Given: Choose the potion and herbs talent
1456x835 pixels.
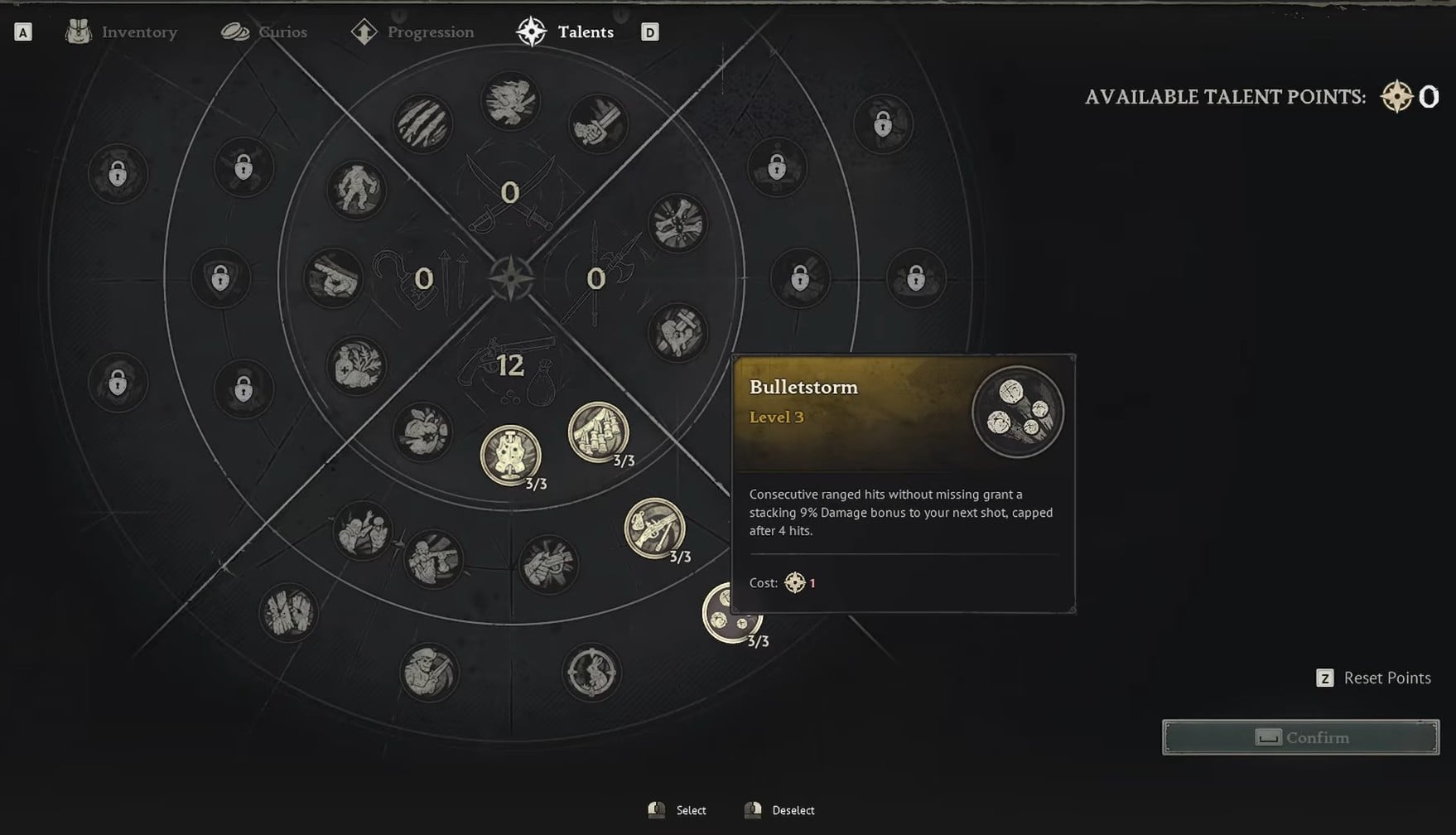Looking at the screenshot, I should [x=357, y=365].
